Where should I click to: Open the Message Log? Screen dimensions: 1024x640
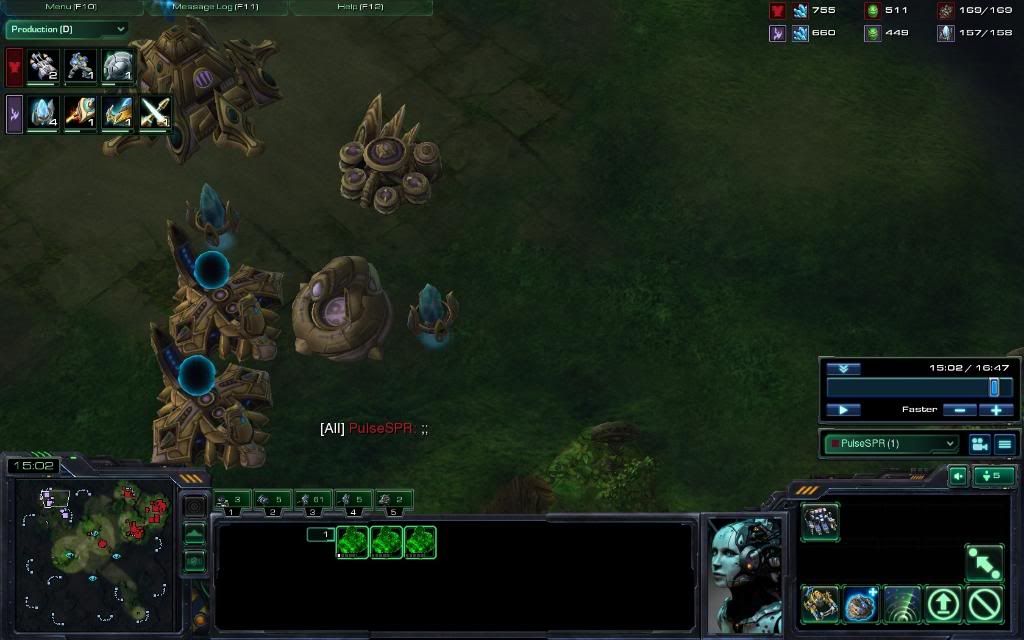[217, 7]
